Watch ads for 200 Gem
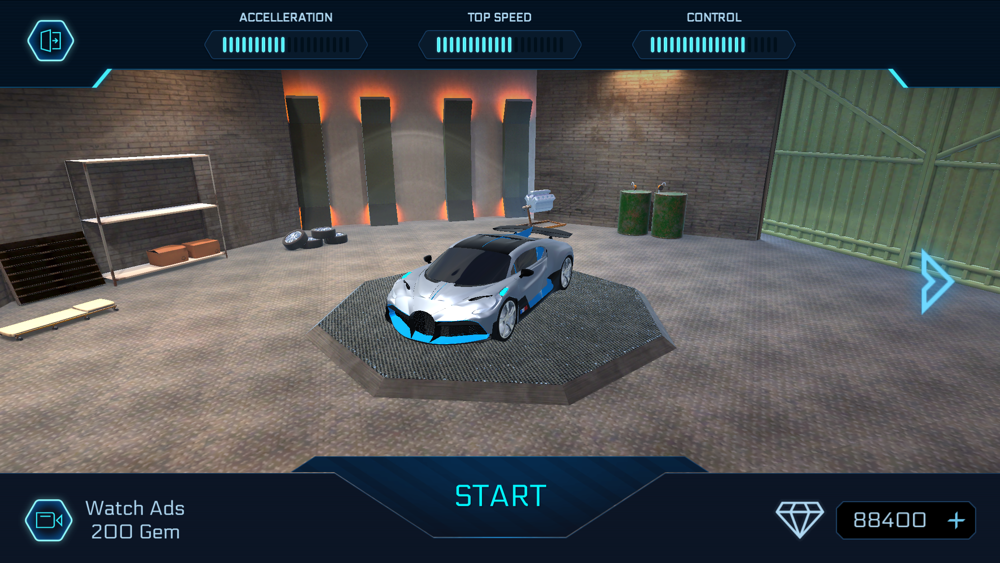Viewport: 1000px width, 563px height. point(49,520)
